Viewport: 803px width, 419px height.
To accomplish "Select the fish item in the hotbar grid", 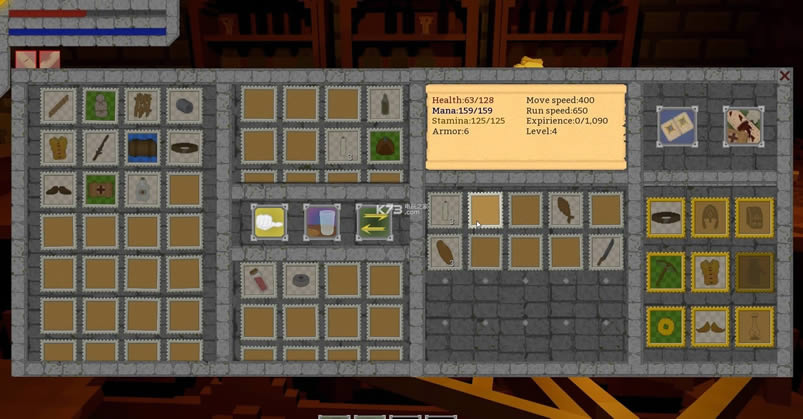I will tap(565, 210).
